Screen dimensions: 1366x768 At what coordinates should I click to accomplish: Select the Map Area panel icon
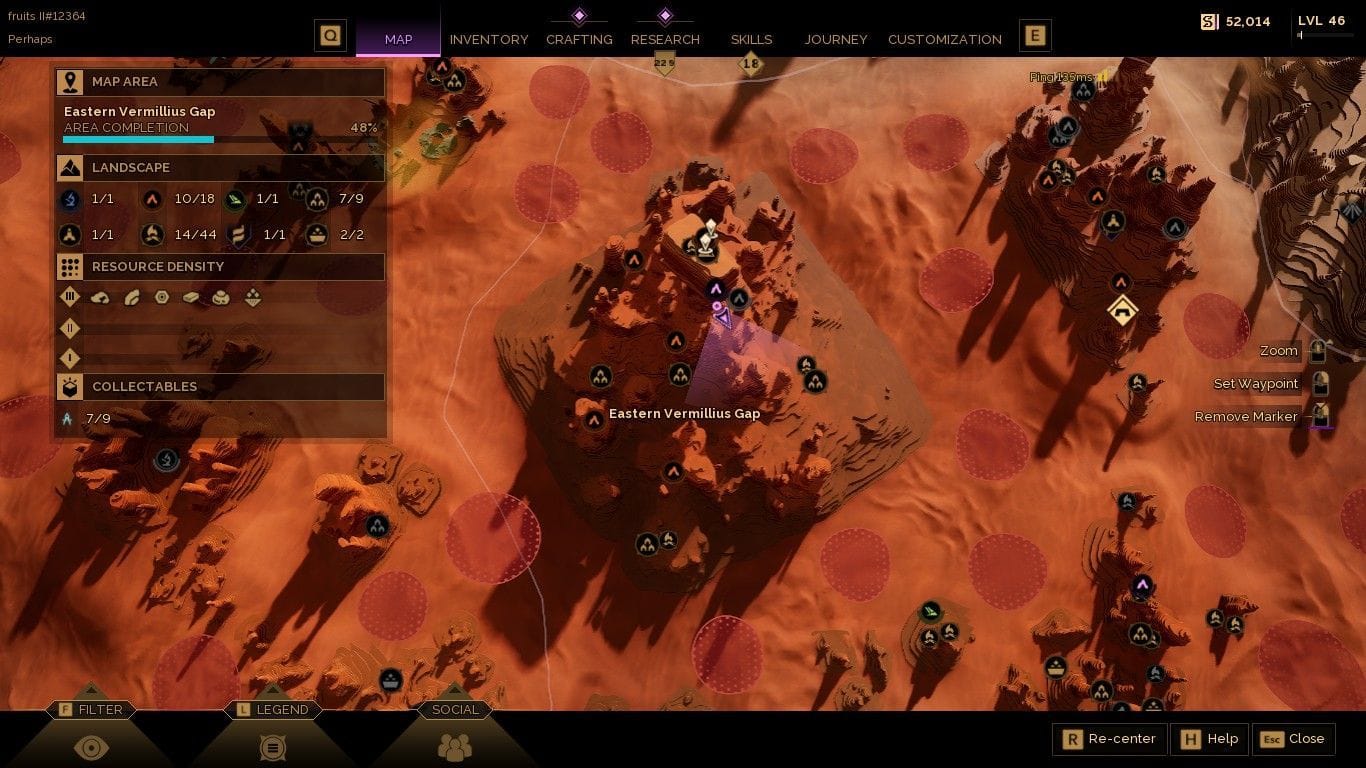[69, 81]
